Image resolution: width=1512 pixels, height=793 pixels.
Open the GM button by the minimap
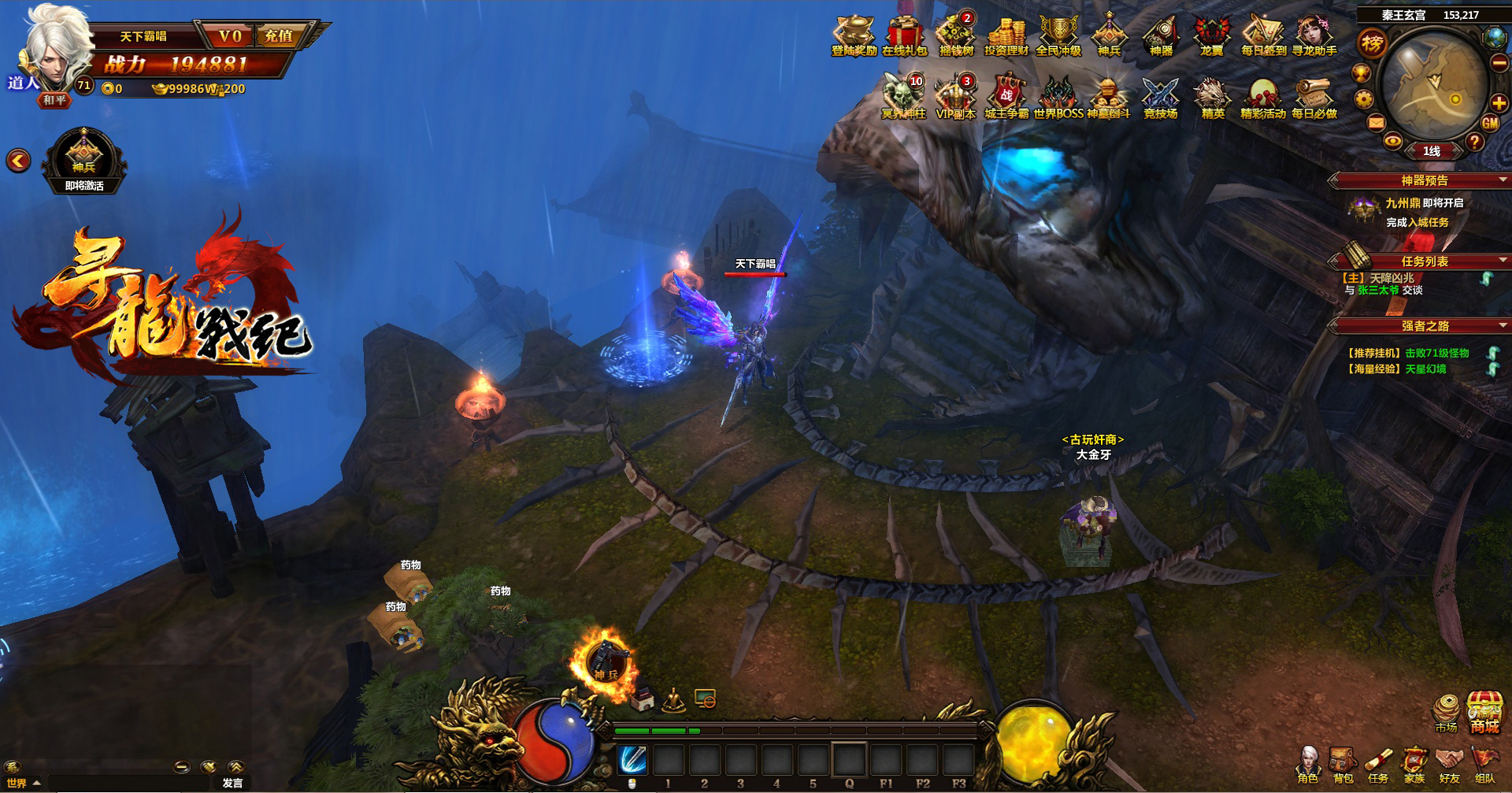pos(1490,123)
